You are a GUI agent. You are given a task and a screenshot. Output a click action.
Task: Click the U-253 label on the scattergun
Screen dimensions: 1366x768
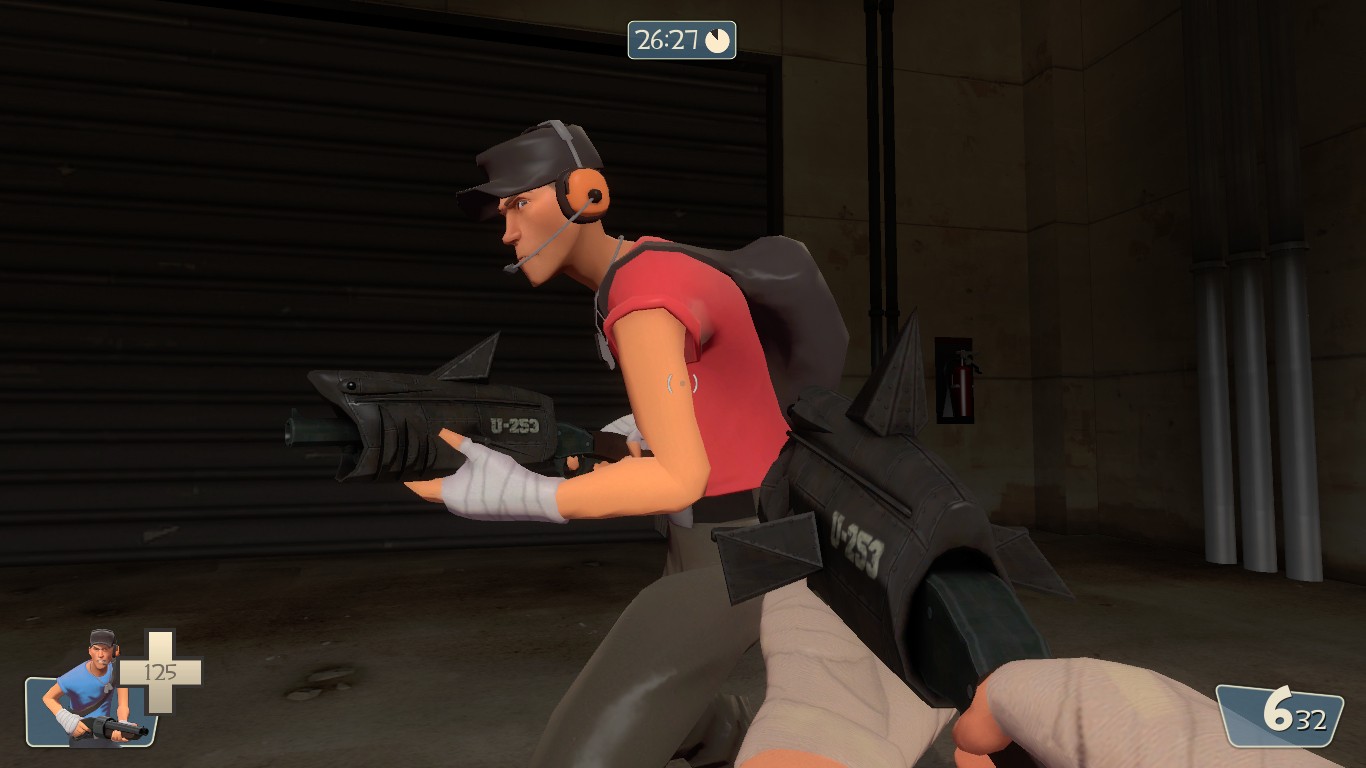tap(516, 425)
